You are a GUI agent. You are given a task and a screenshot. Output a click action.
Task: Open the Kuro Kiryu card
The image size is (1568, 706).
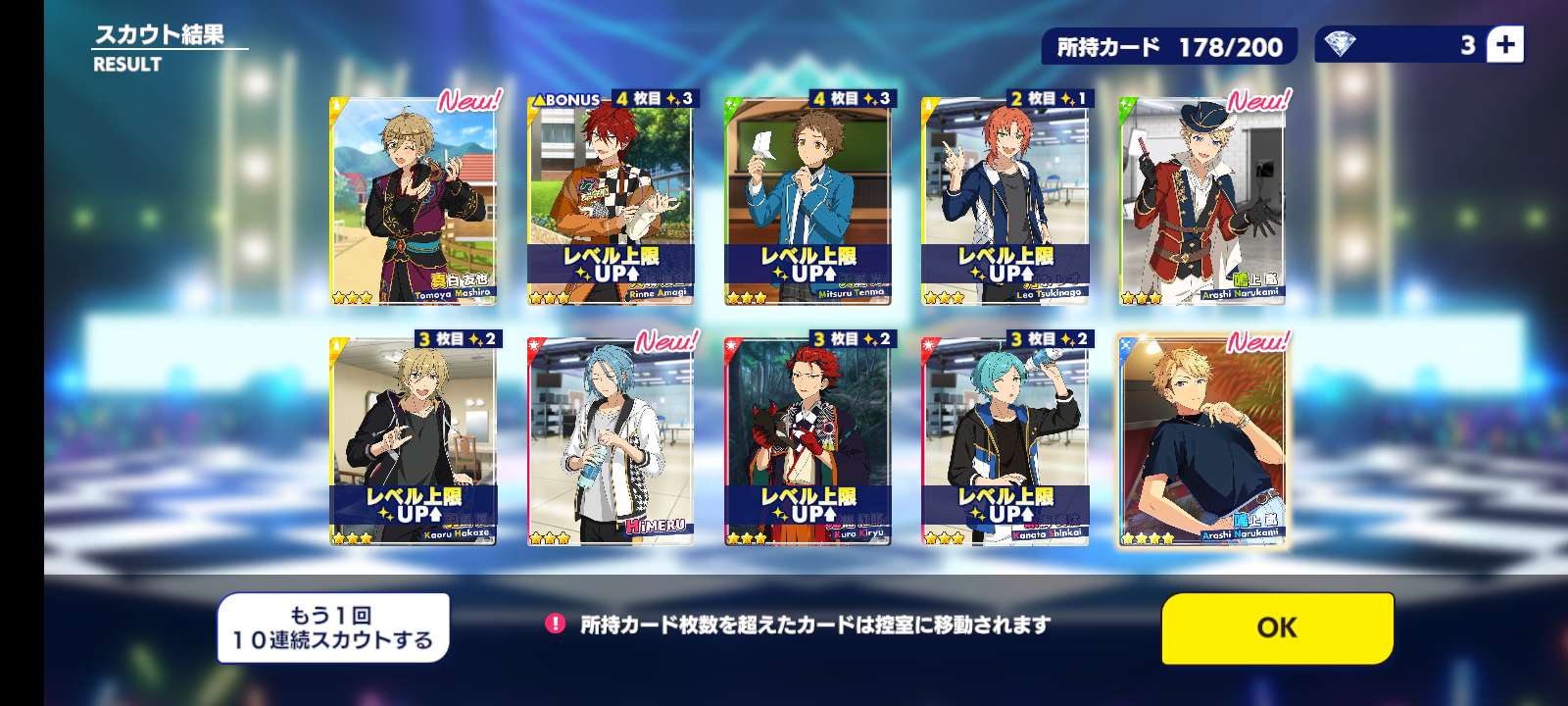(808, 441)
